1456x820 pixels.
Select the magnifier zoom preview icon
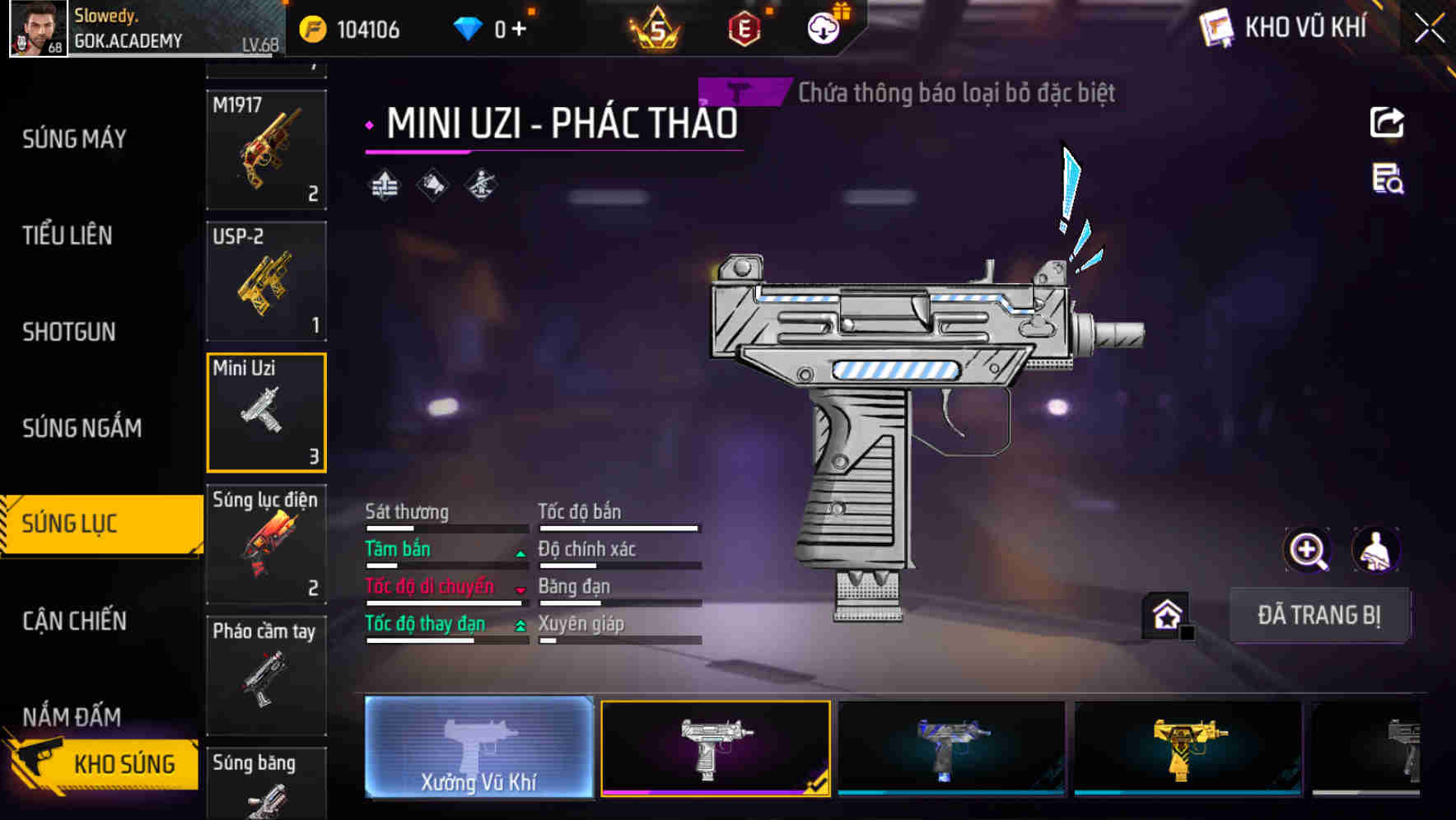pos(1305,550)
